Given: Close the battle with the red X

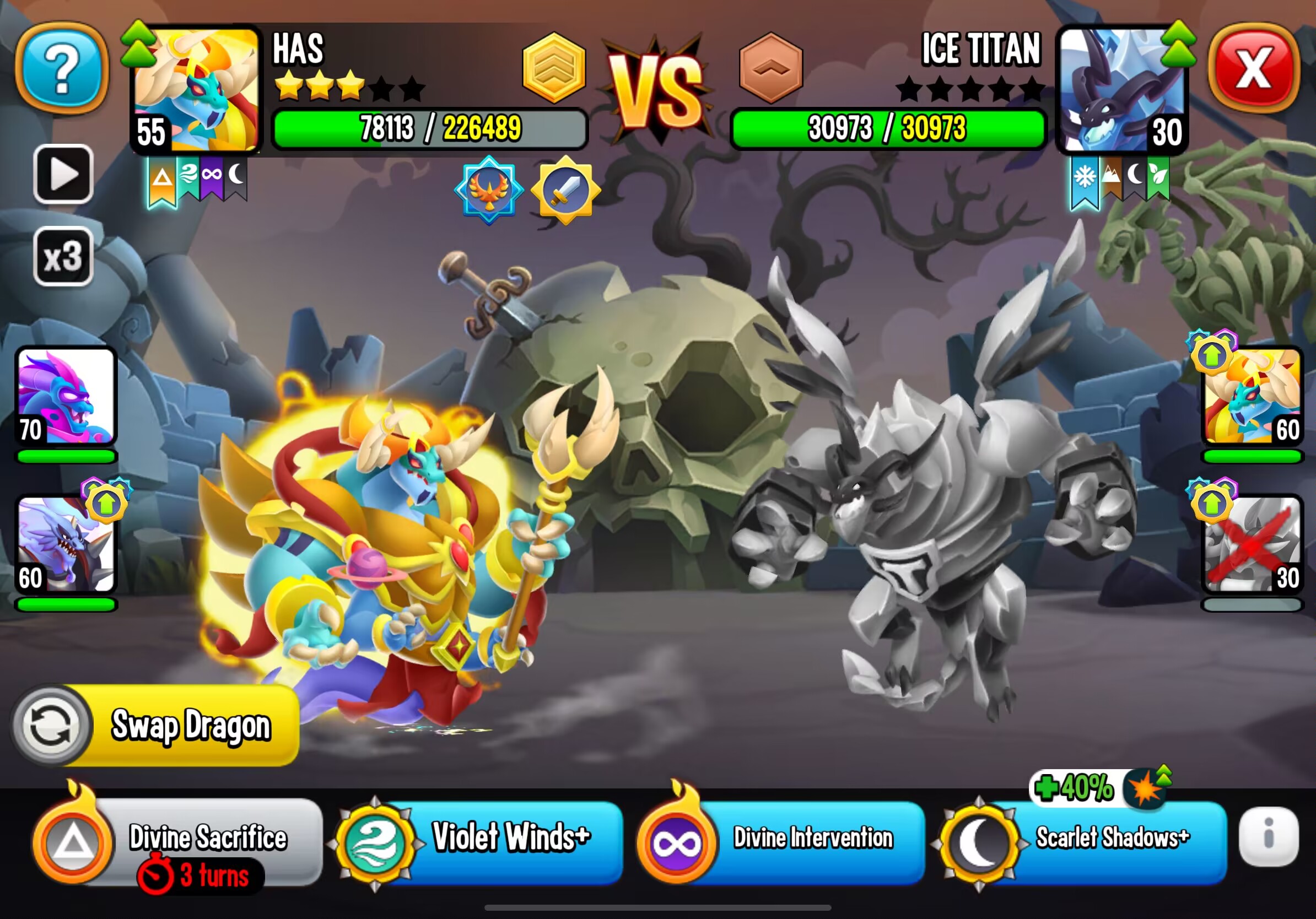Looking at the screenshot, I should point(1253,69).
